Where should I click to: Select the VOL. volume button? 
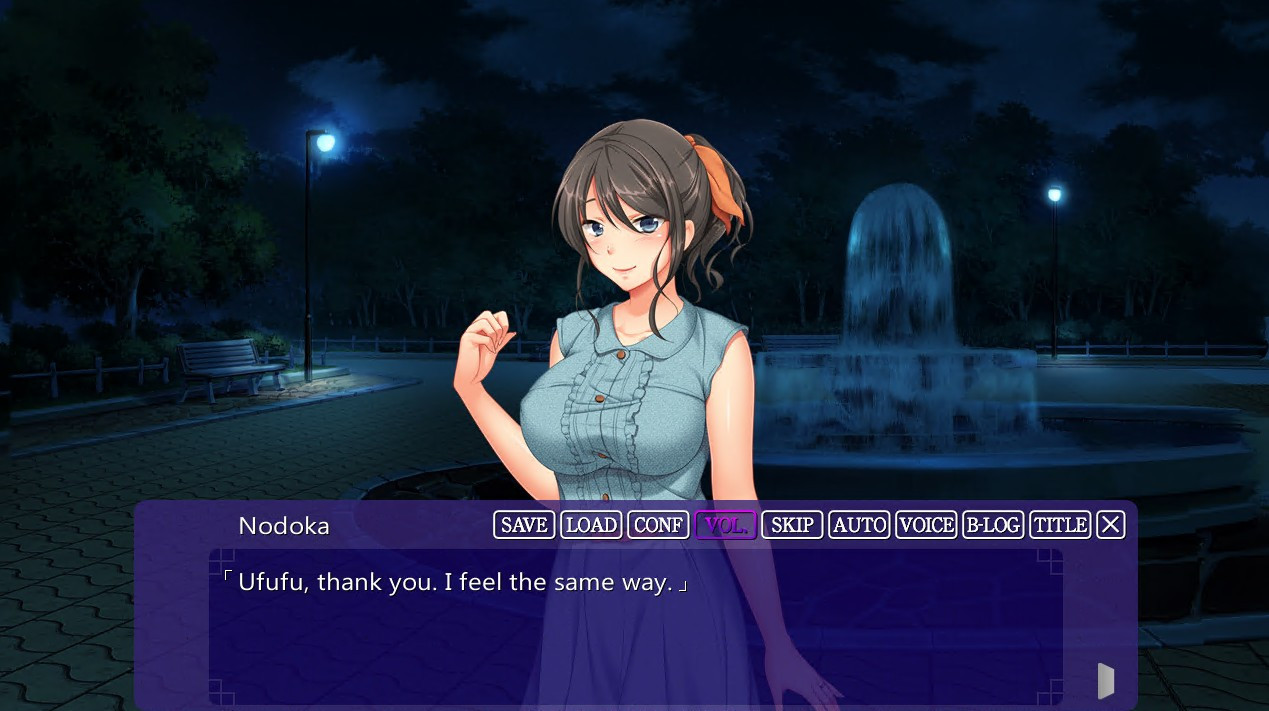[x=725, y=525]
